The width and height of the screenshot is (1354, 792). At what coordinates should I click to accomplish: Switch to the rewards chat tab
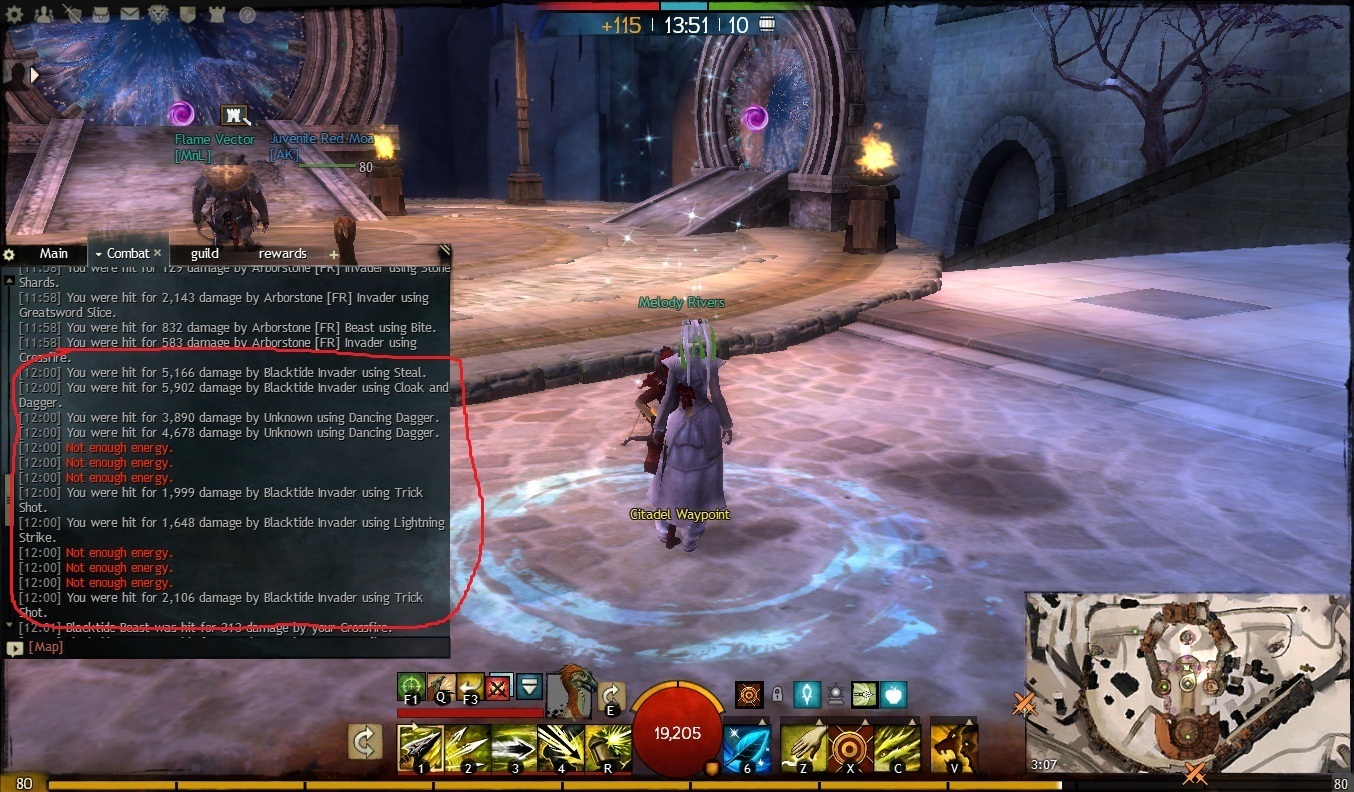coord(282,254)
